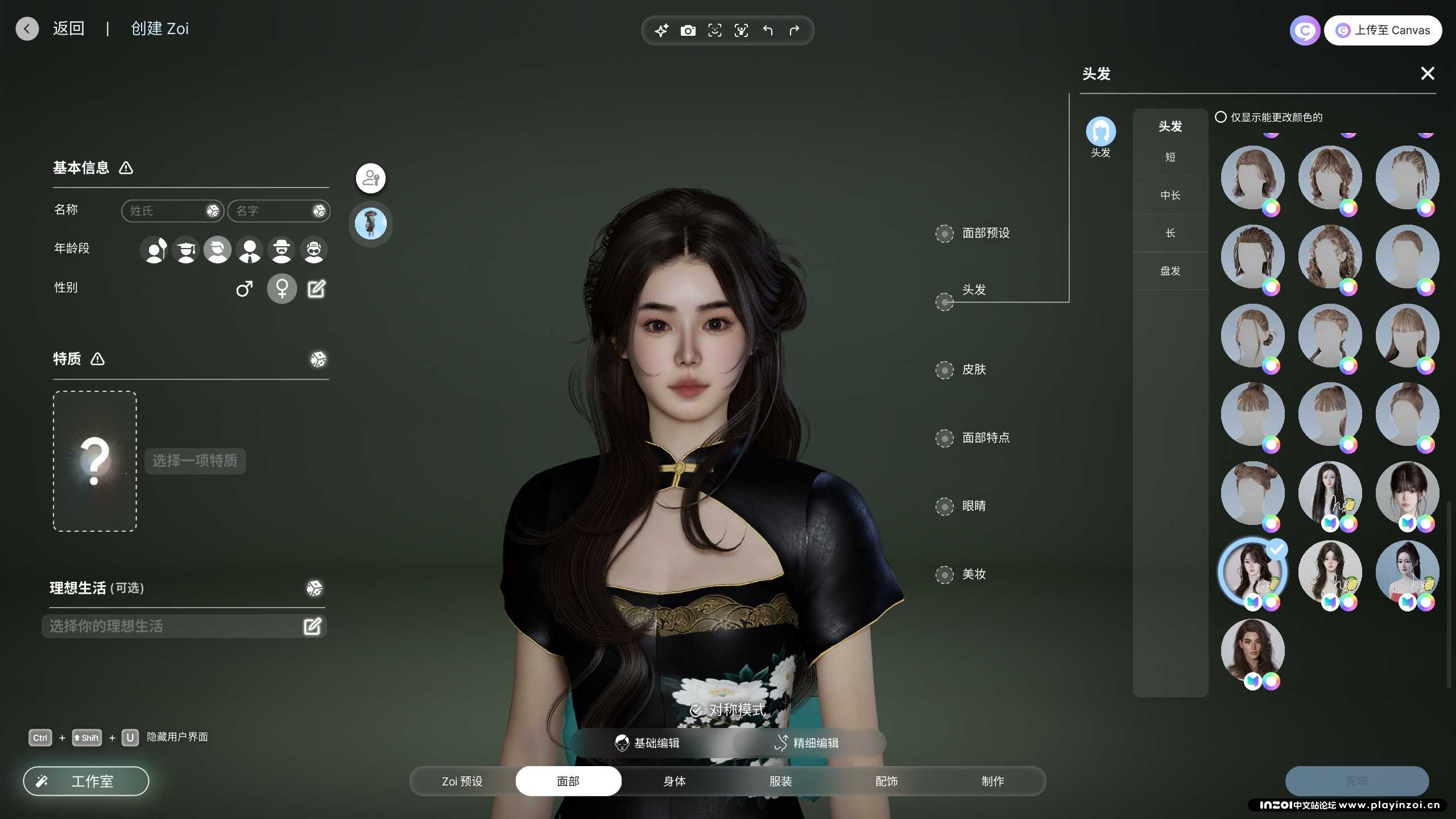Filter hairstyles by 中长 length
This screenshot has width=1456, height=819.
point(1170,196)
